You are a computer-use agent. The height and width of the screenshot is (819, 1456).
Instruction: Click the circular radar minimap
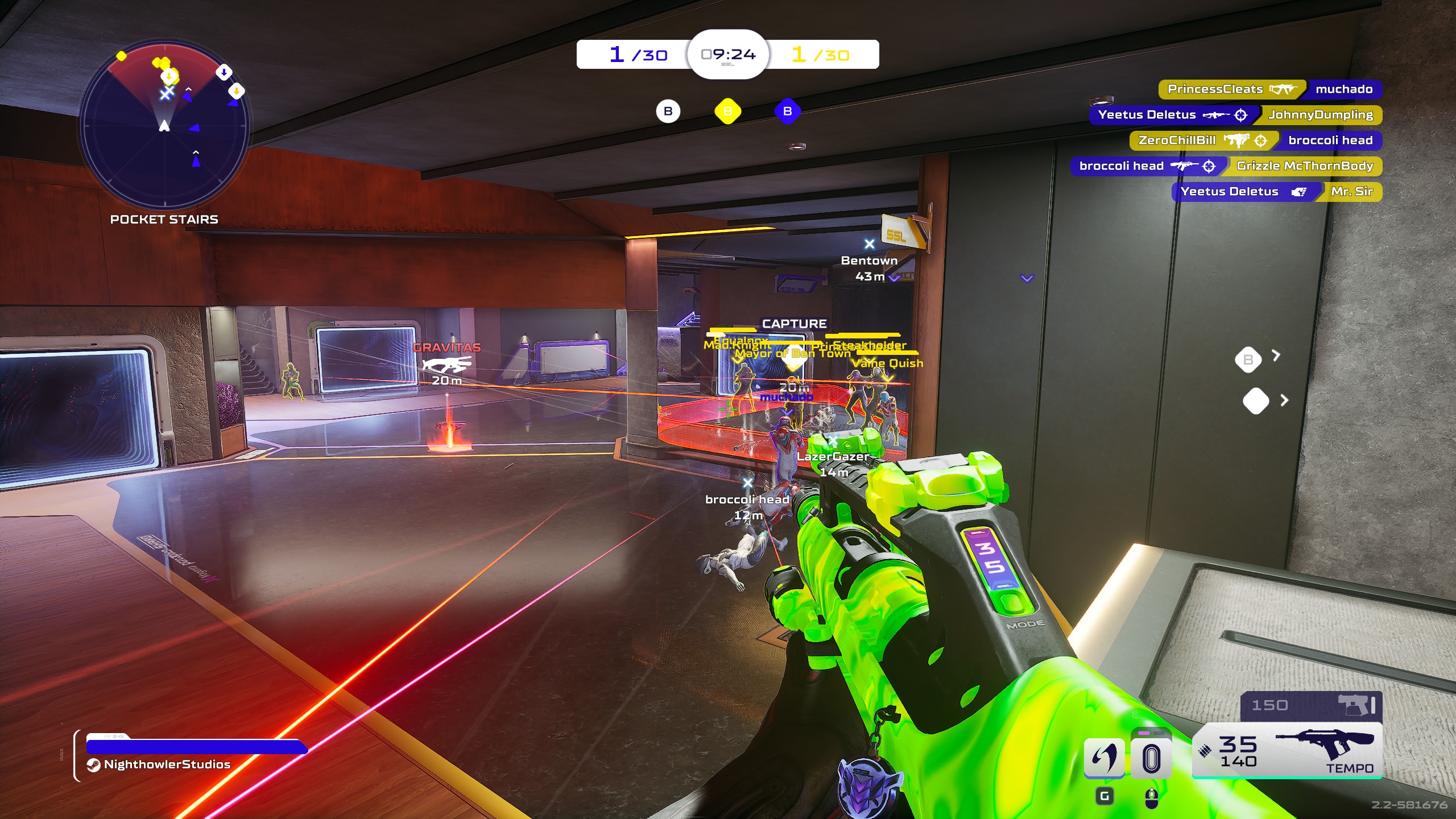(x=164, y=125)
